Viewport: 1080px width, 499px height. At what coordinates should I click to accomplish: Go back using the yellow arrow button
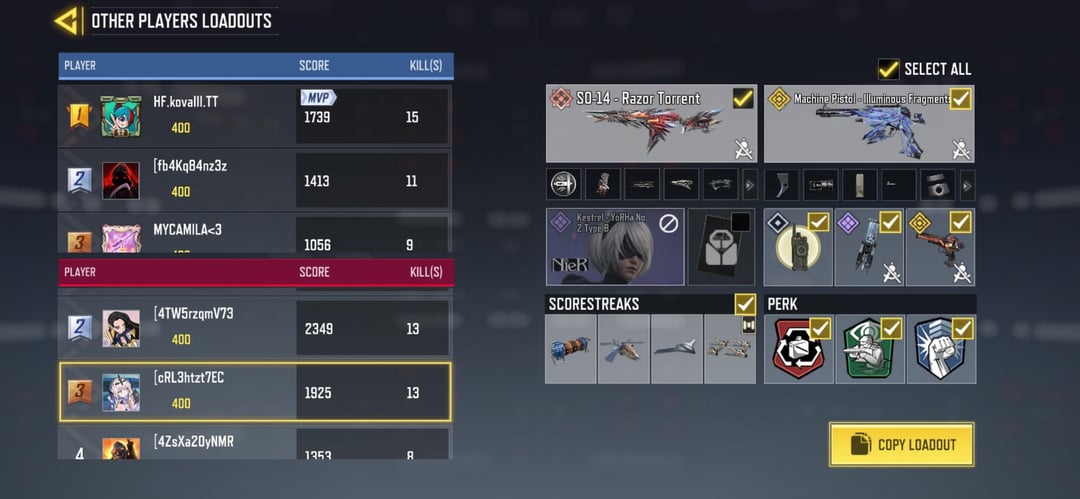coord(68,20)
